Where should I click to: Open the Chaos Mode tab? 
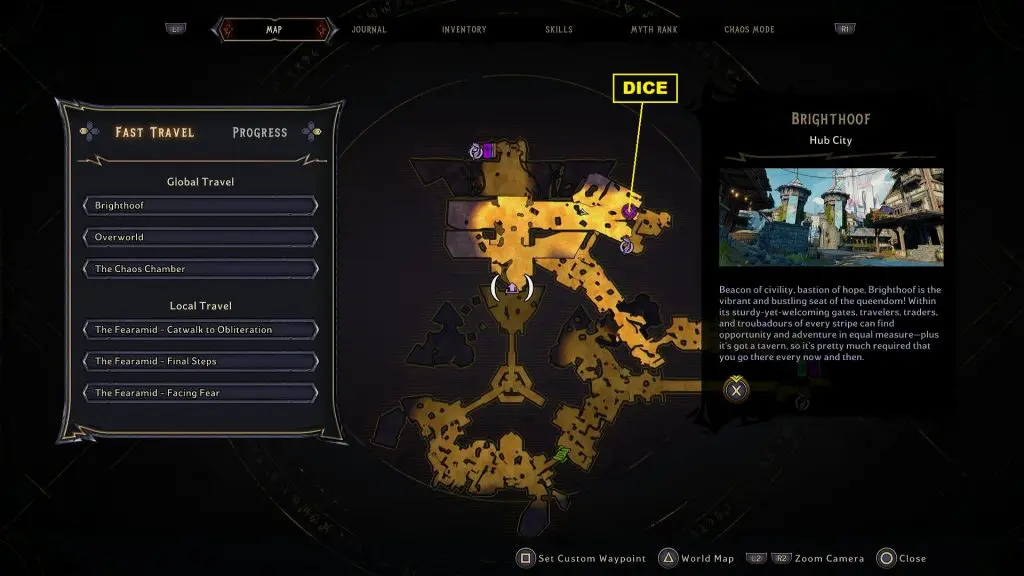(749, 30)
